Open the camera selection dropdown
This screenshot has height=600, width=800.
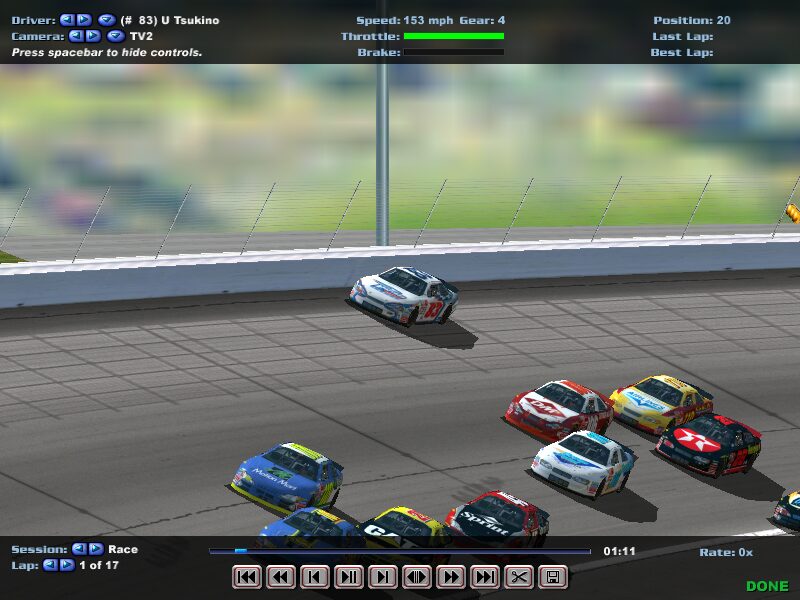(x=115, y=36)
